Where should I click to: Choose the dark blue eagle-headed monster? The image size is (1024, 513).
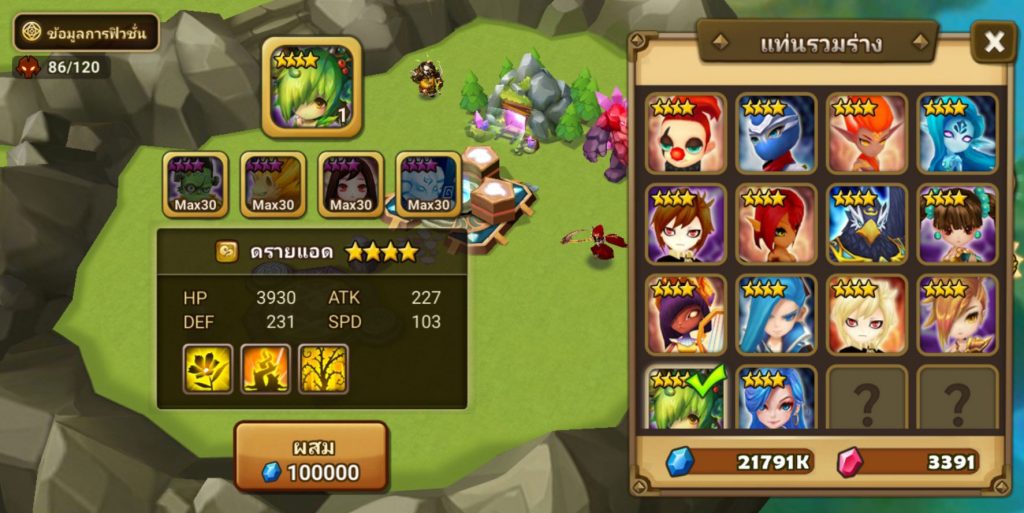(867, 224)
